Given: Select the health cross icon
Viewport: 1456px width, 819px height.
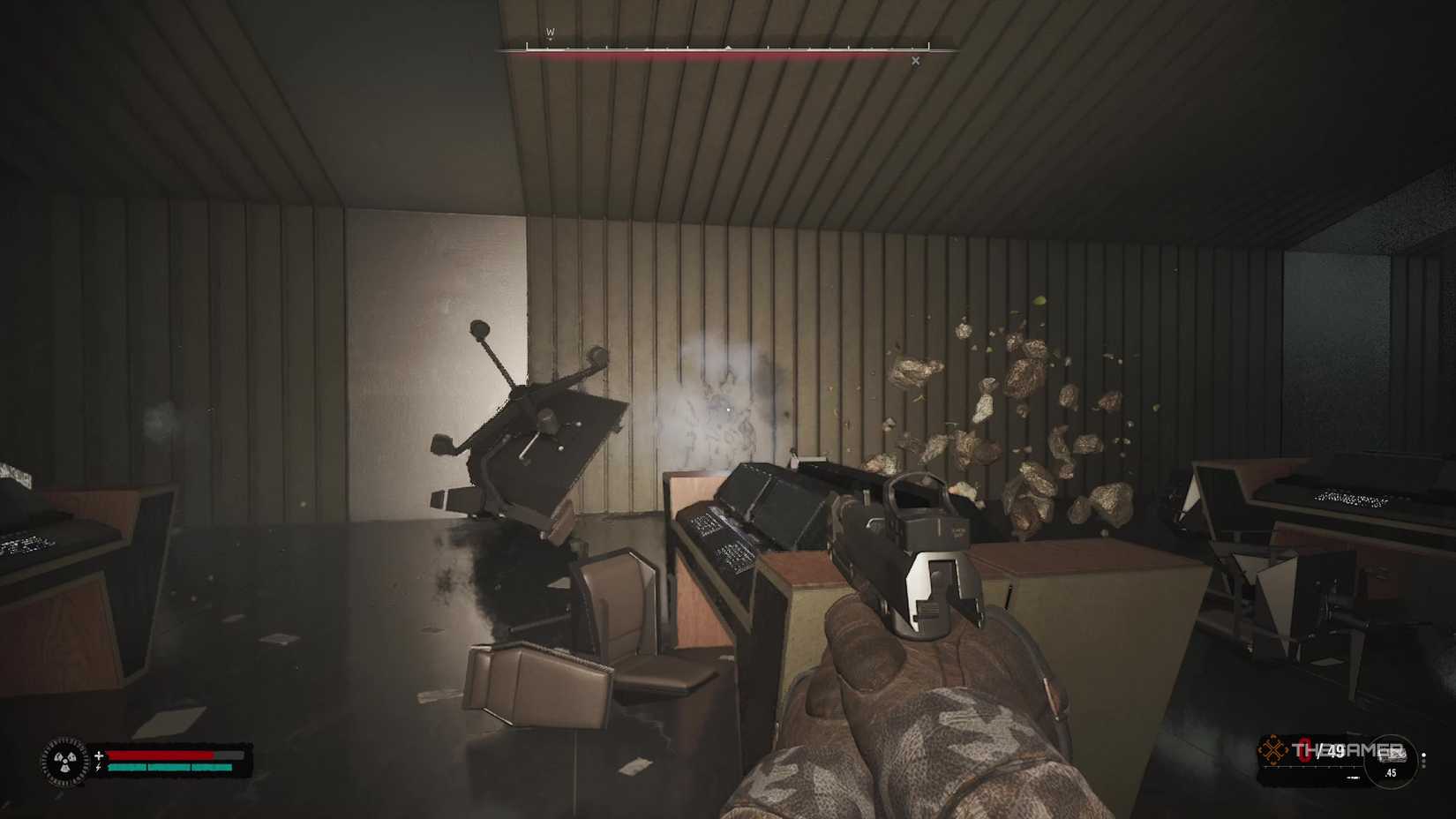Looking at the screenshot, I should [99, 755].
